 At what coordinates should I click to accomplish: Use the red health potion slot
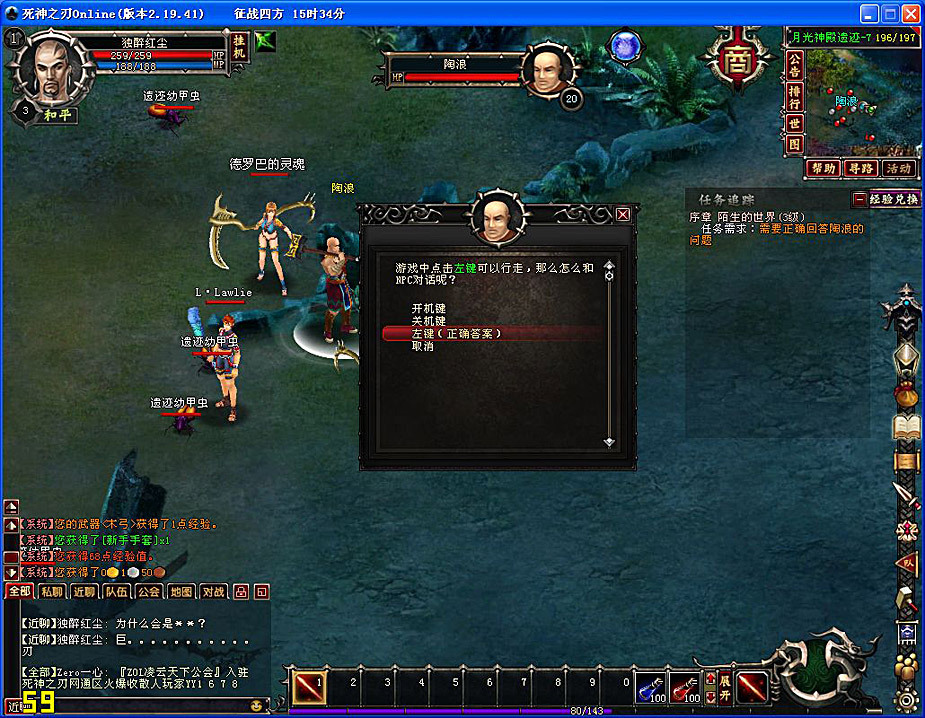[x=684, y=687]
